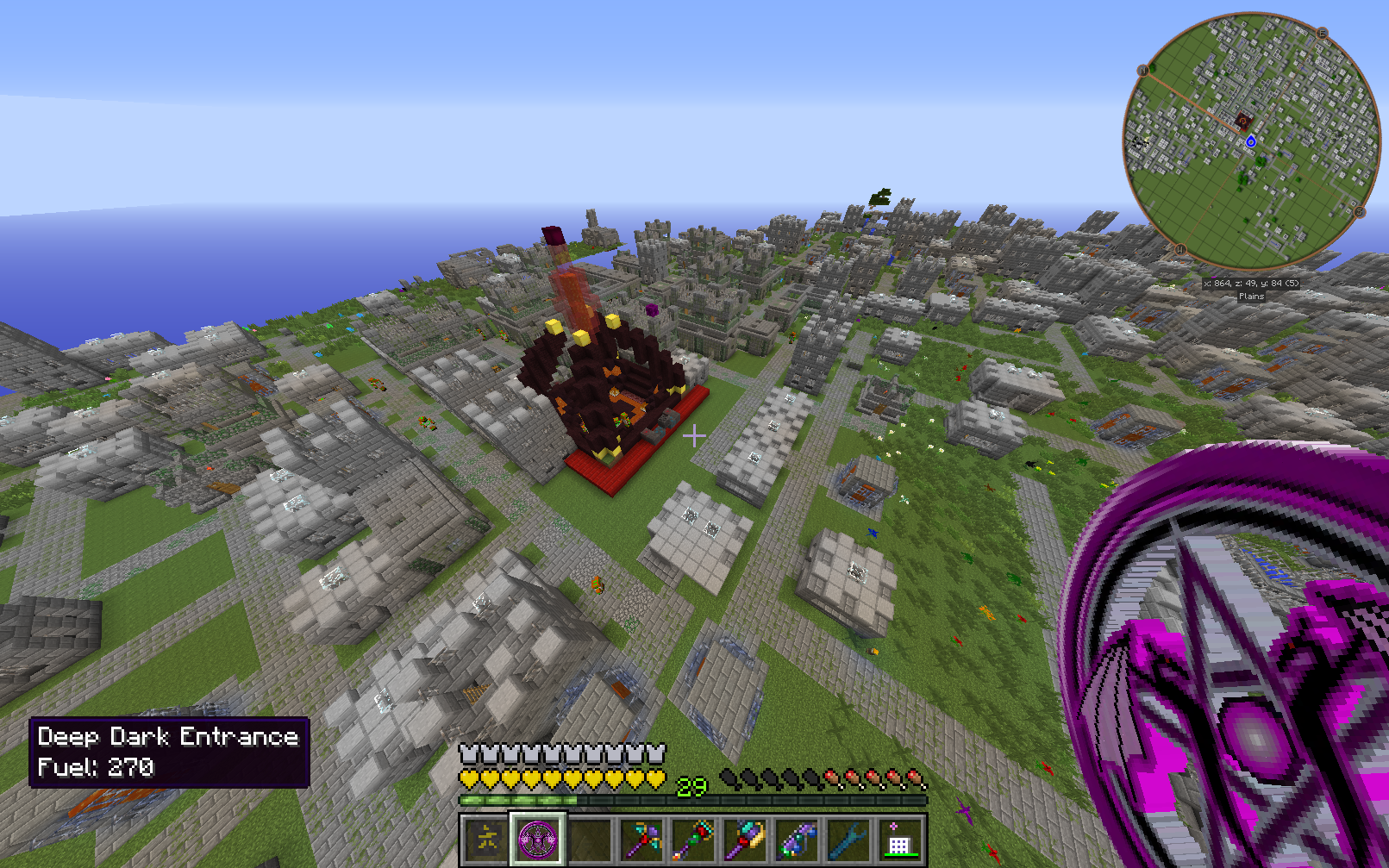The width and height of the screenshot is (1389, 868).
Task: Choose the teal wrench hotbar slot
Action: [x=848, y=839]
